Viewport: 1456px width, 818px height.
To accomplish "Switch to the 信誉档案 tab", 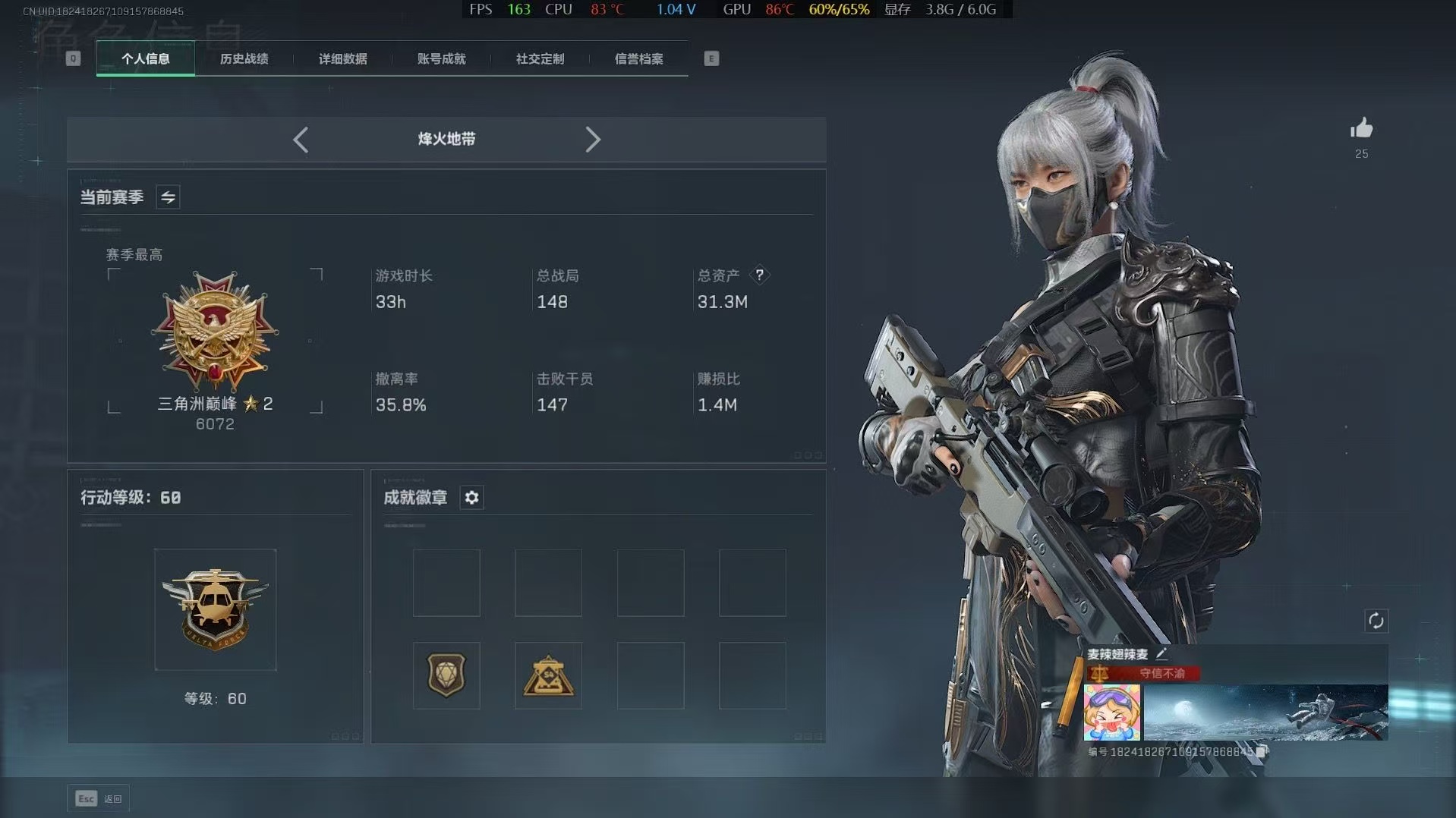I will (x=639, y=58).
